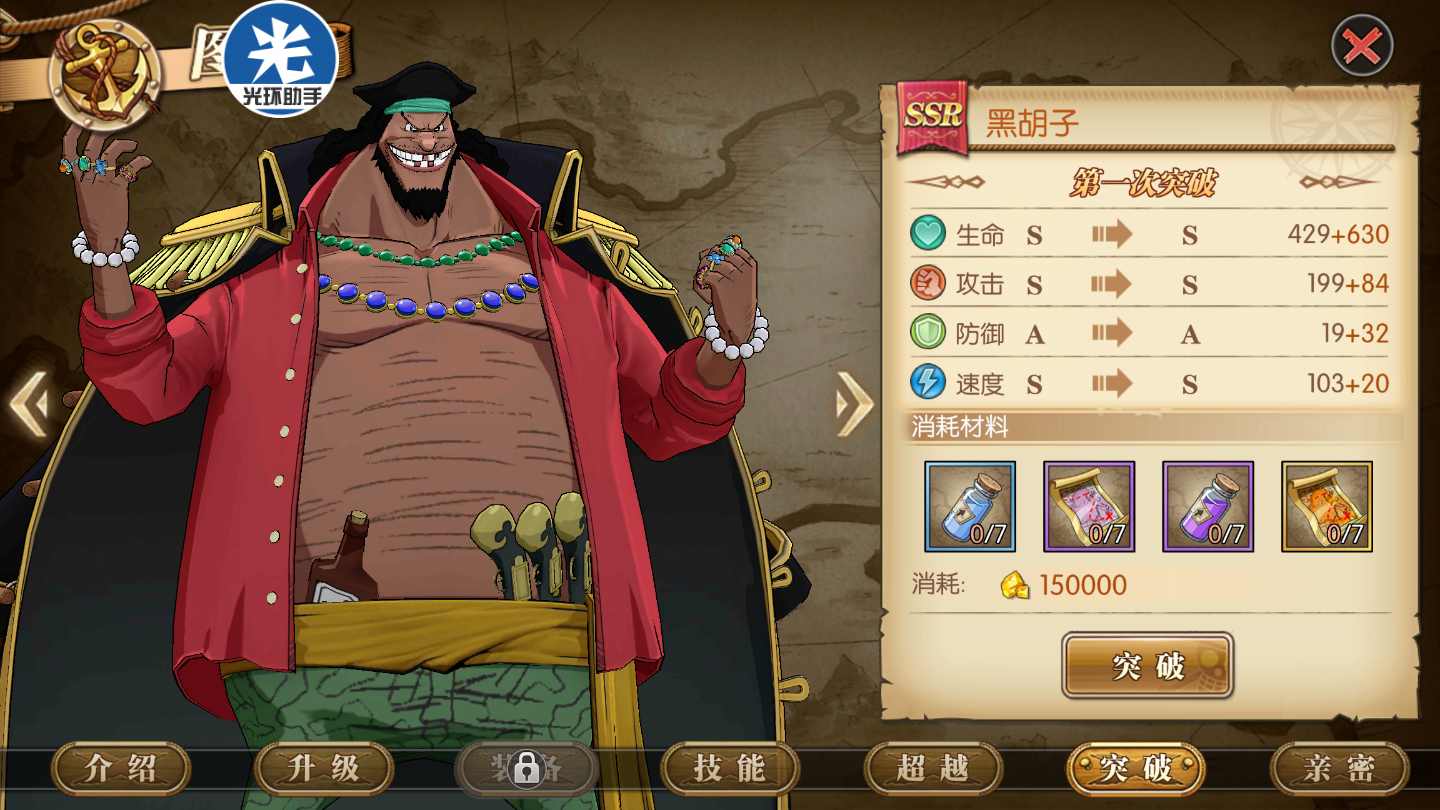Open the 光环助手 overlay icon
1440x810 pixels.
click(280, 58)
